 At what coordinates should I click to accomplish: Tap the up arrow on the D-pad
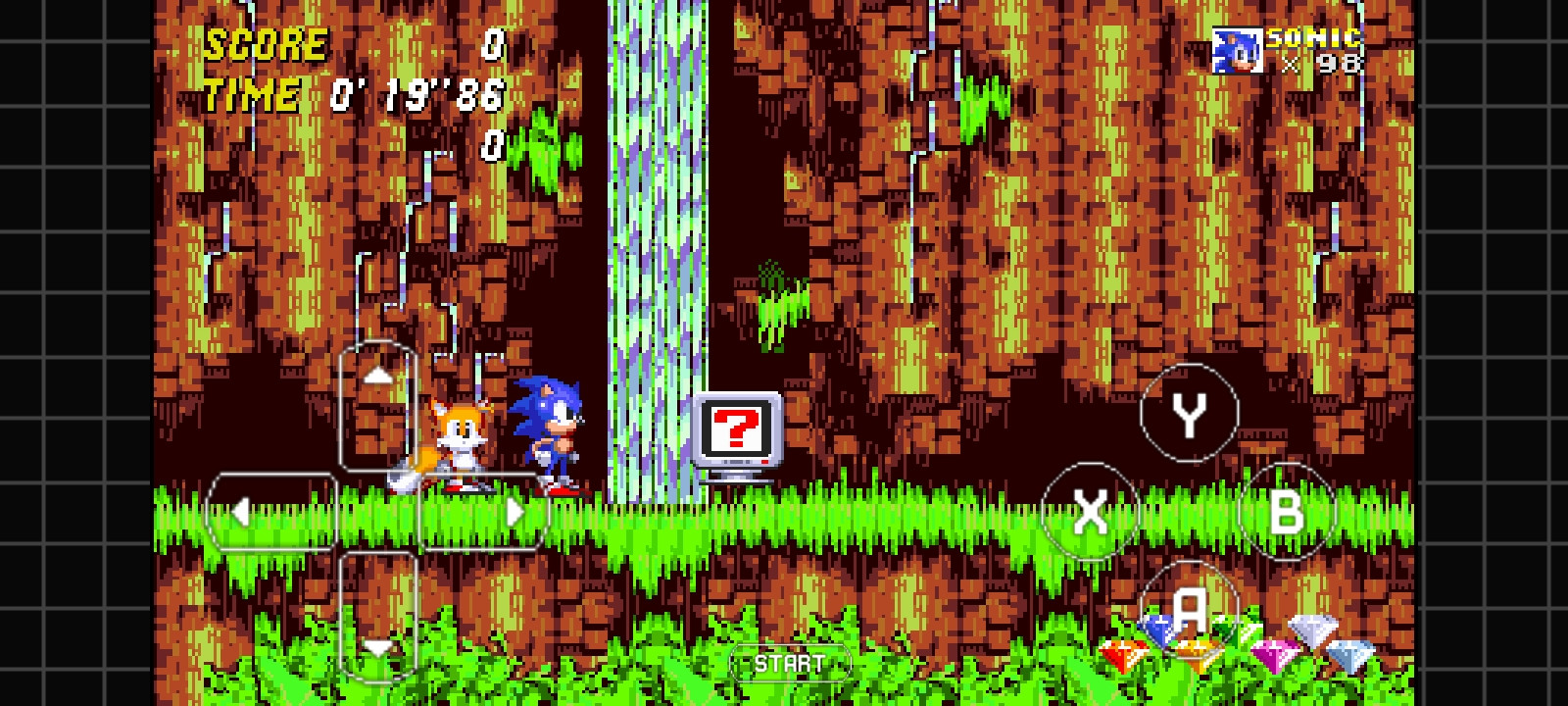[x=377, y=374]
